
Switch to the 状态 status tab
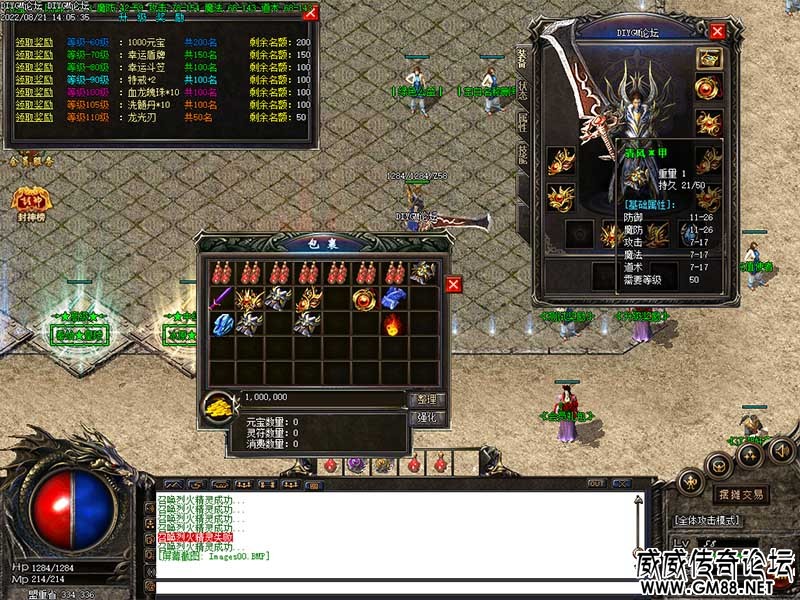click(523, 90)
